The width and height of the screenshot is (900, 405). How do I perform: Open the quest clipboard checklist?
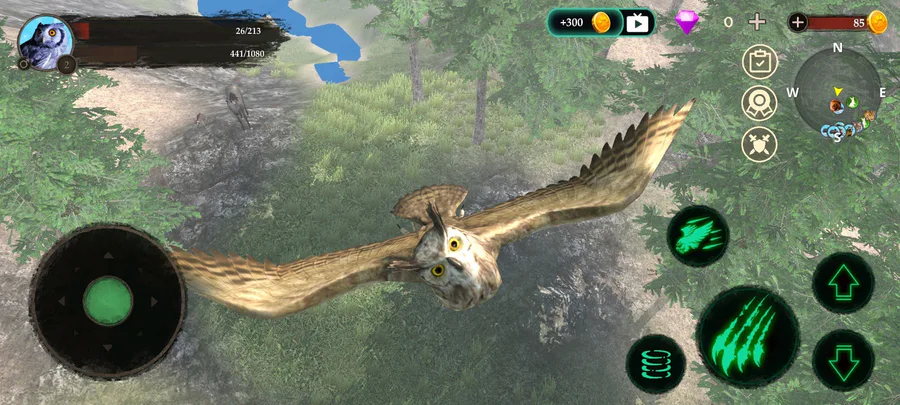point(760,62)
